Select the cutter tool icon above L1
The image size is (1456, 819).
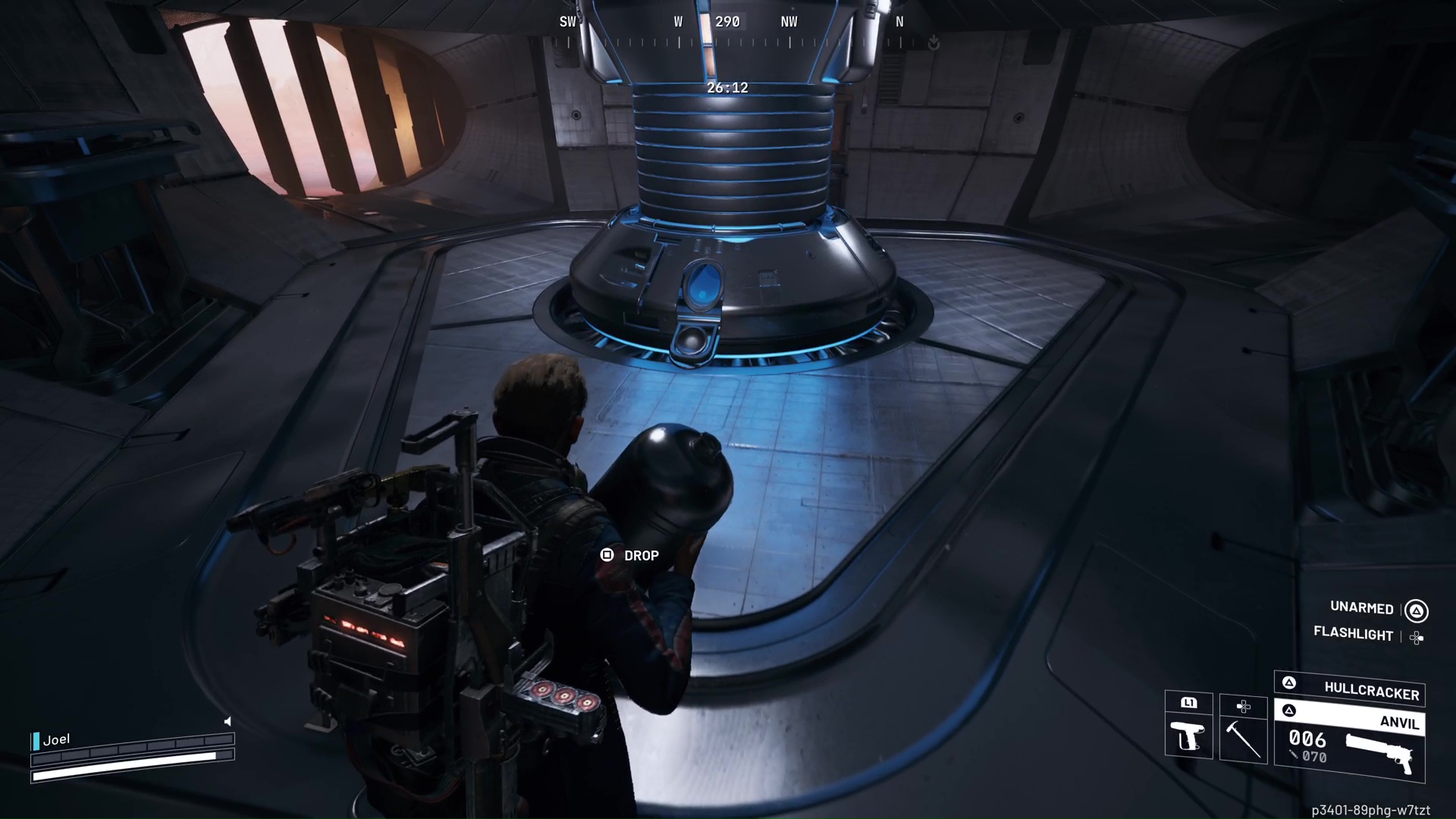coord(1187,736)
